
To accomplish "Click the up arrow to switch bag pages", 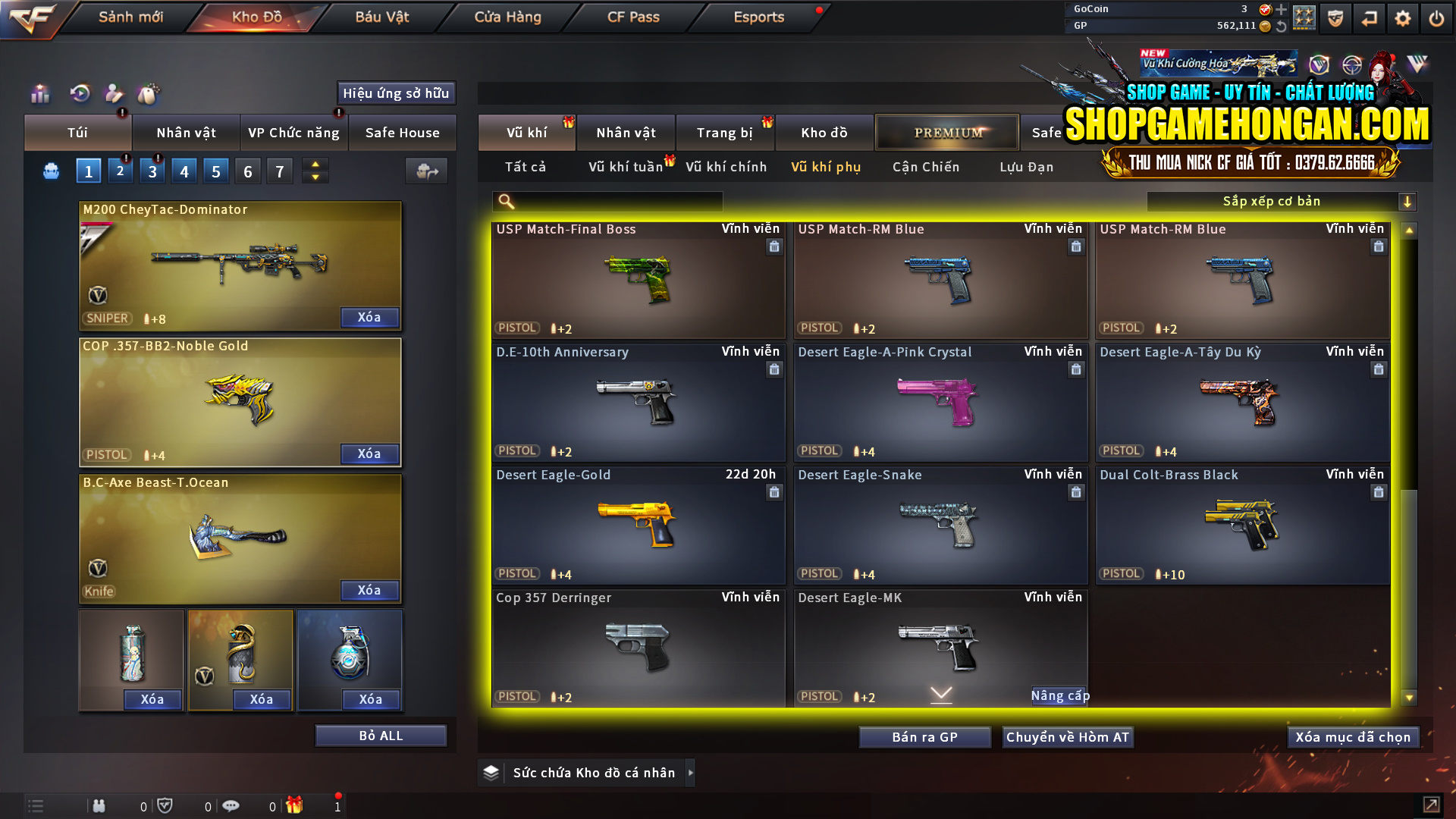I will coord(315,165).
